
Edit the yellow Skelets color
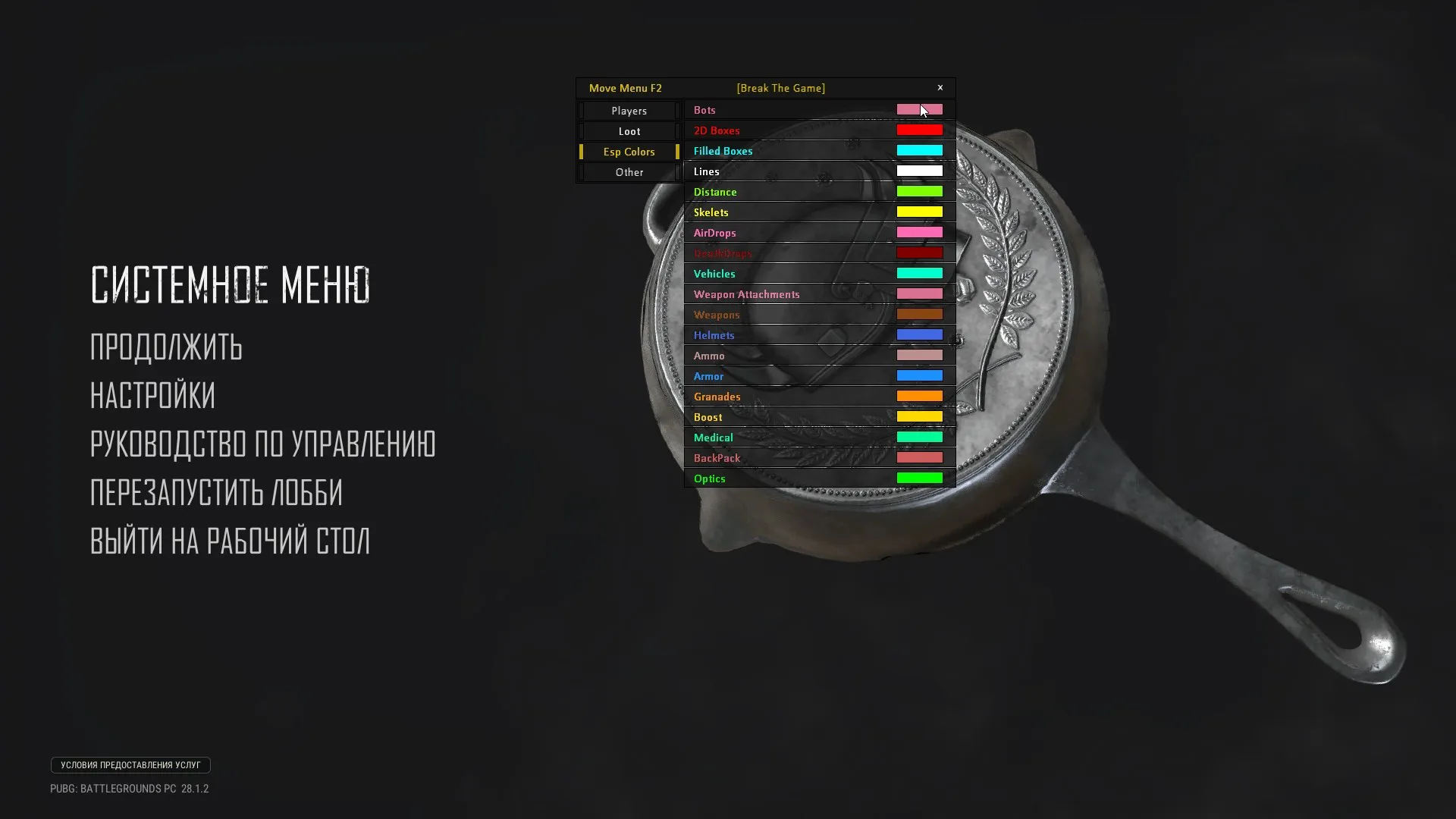(919, 212)
